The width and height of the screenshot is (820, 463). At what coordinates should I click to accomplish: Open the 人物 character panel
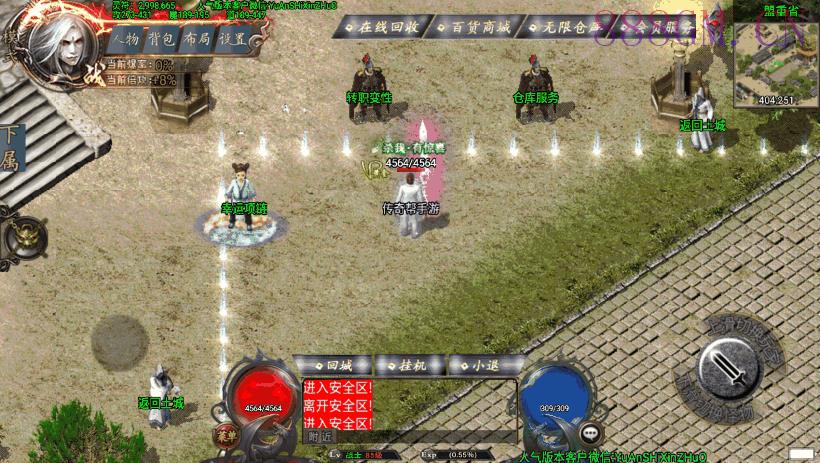point(126,40)
